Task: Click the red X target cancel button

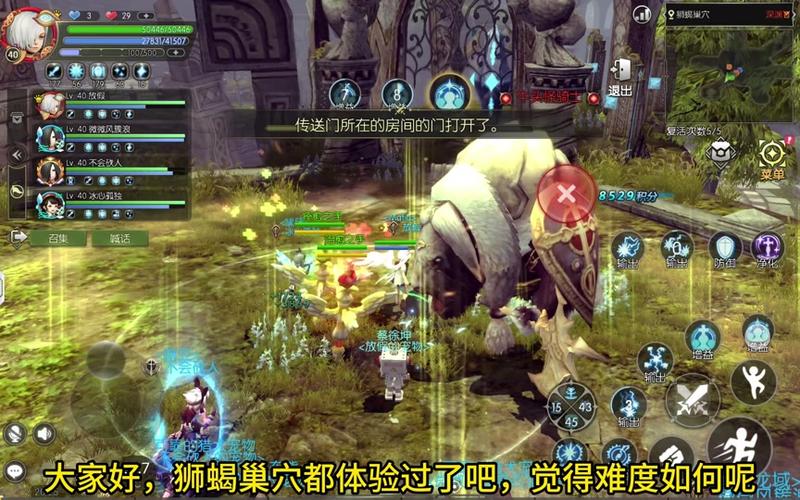Action: pyautogui.click(x=567, y=192)
